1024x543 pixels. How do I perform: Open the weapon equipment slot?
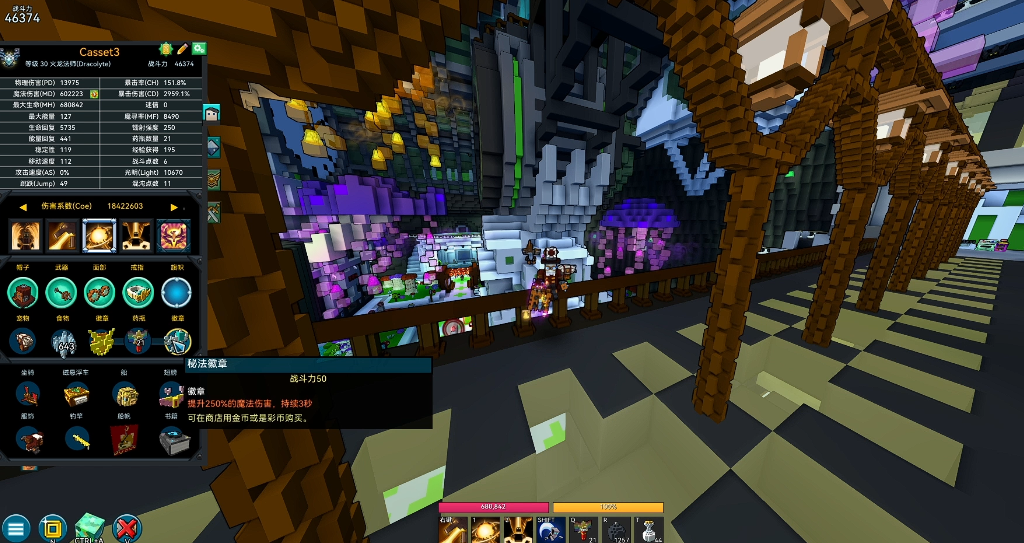click(x=62, y=293)
